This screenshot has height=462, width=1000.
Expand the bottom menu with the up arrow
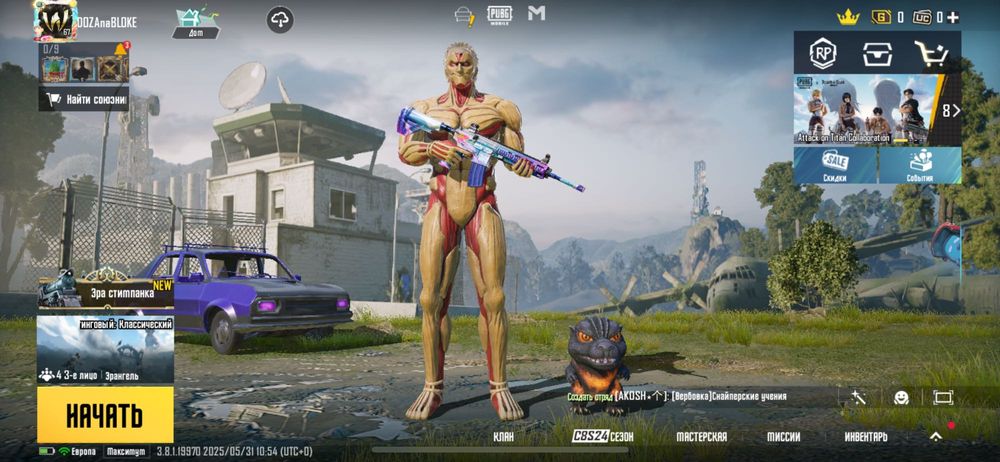pyautogui.click(x=936, y=436)
